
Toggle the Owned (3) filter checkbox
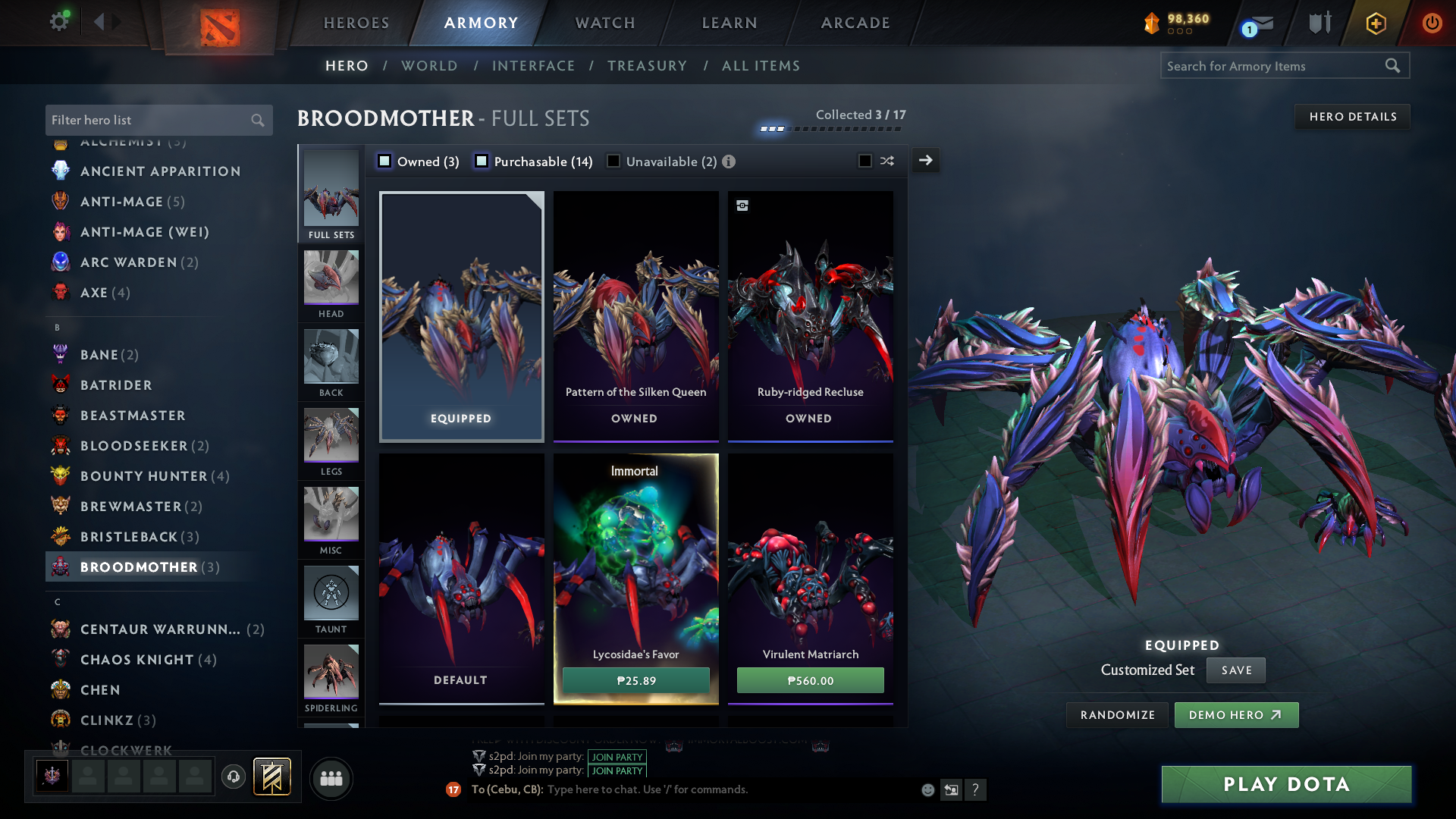tap(384, 162)
